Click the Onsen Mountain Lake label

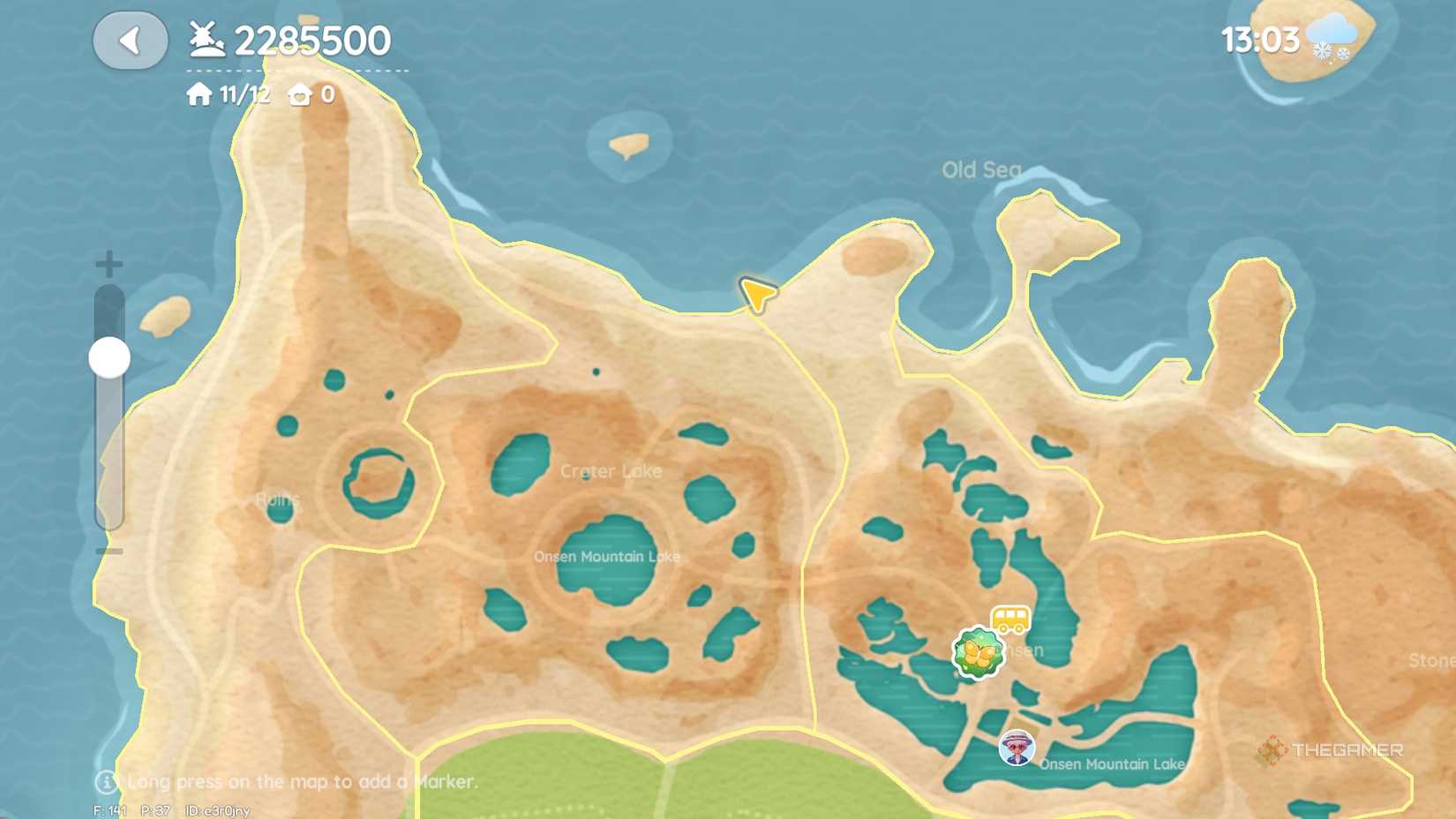pos(609,556)
